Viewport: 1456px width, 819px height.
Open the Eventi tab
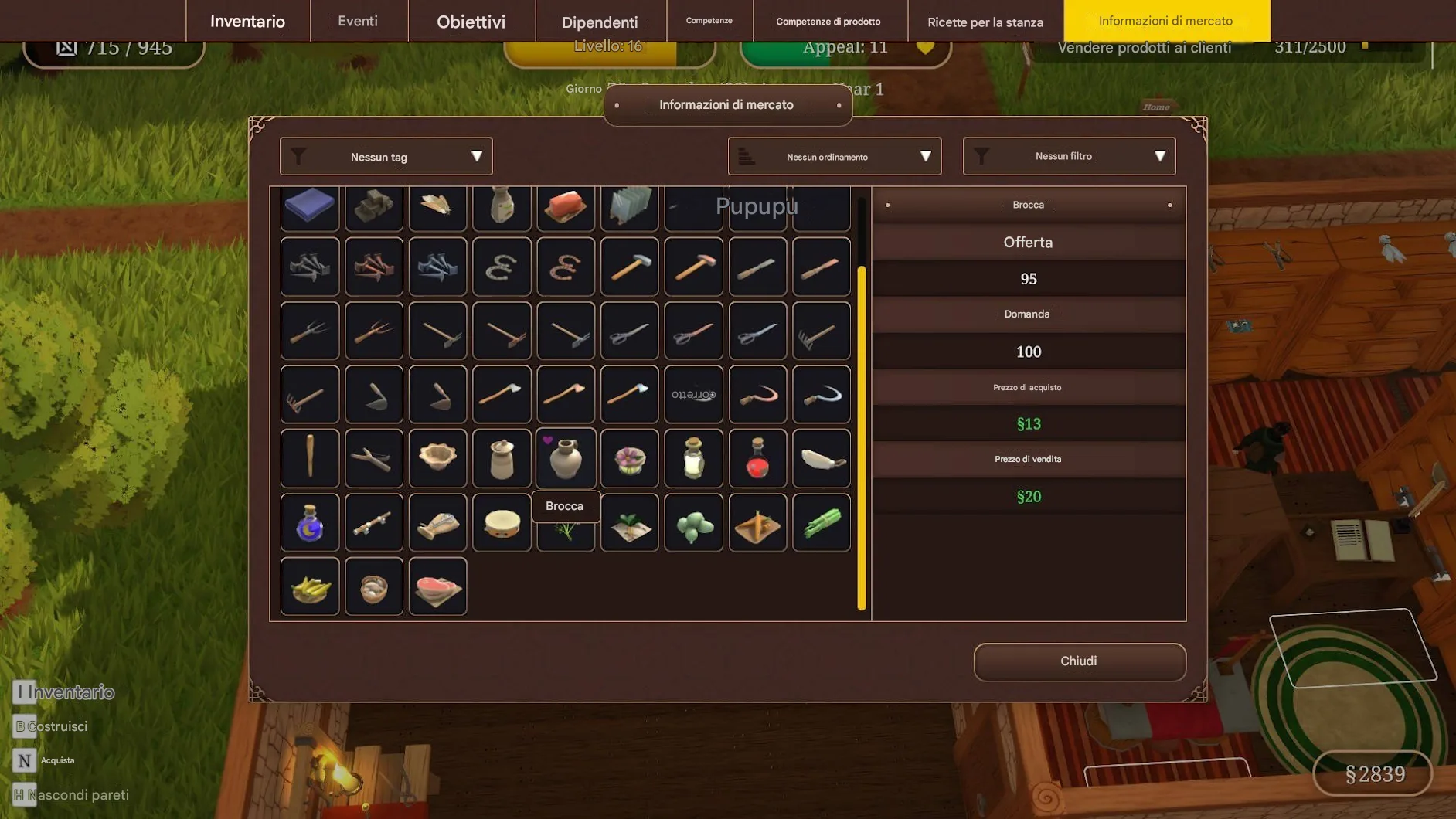[358, 21]
